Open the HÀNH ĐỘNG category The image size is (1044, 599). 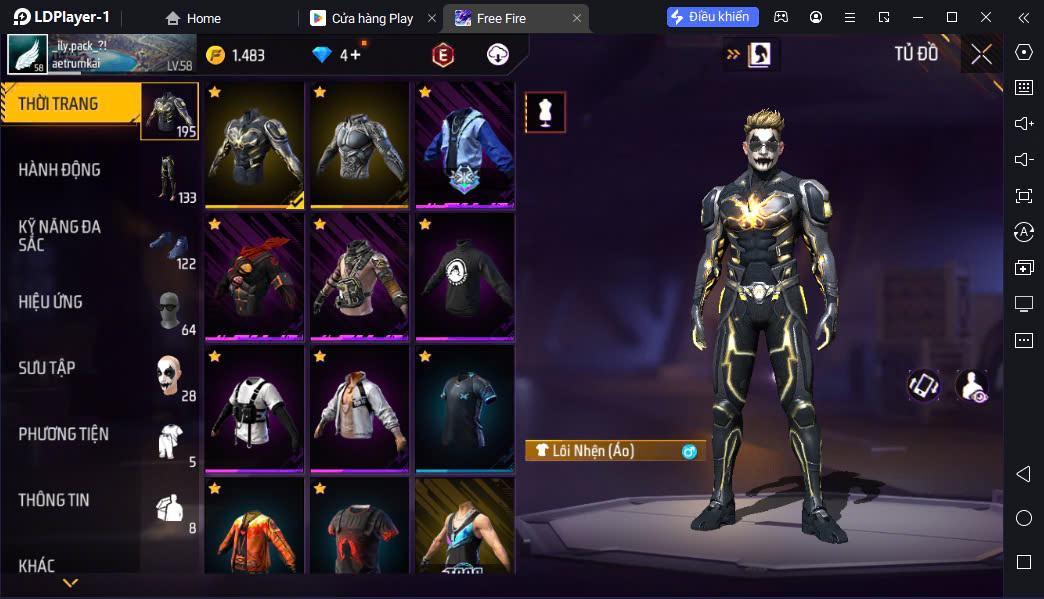coord(60,170)
